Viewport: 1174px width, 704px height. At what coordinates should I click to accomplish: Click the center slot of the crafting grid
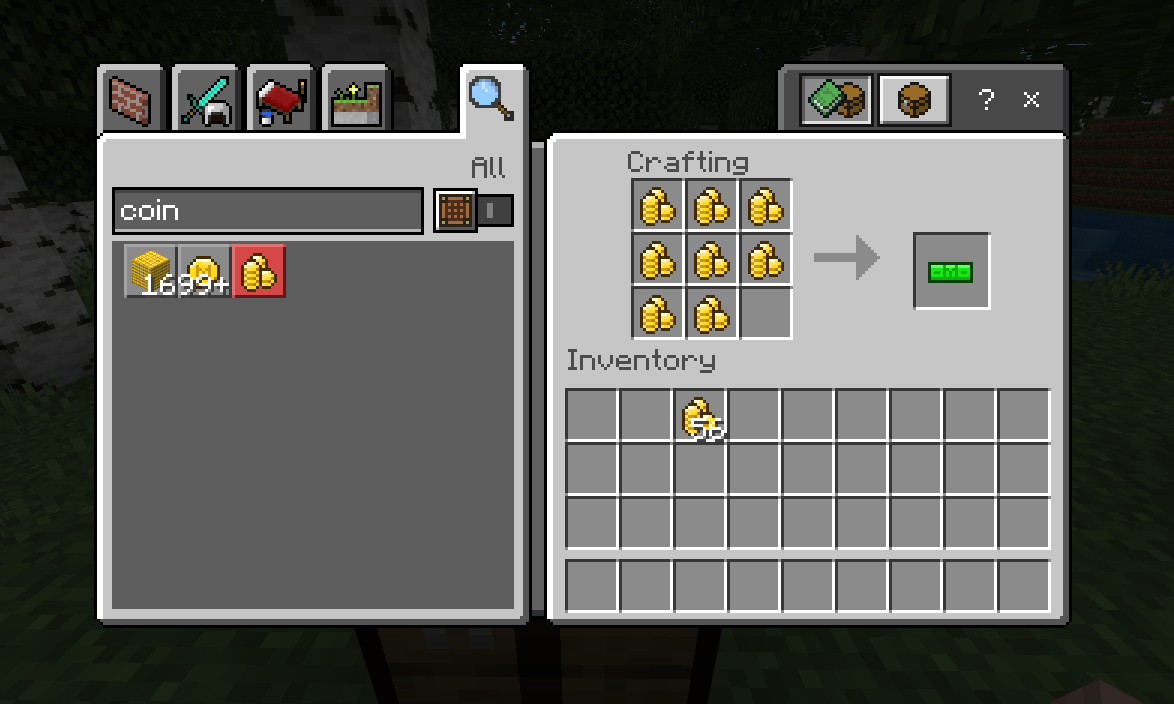pyautogui.click(x=712, y=260)
